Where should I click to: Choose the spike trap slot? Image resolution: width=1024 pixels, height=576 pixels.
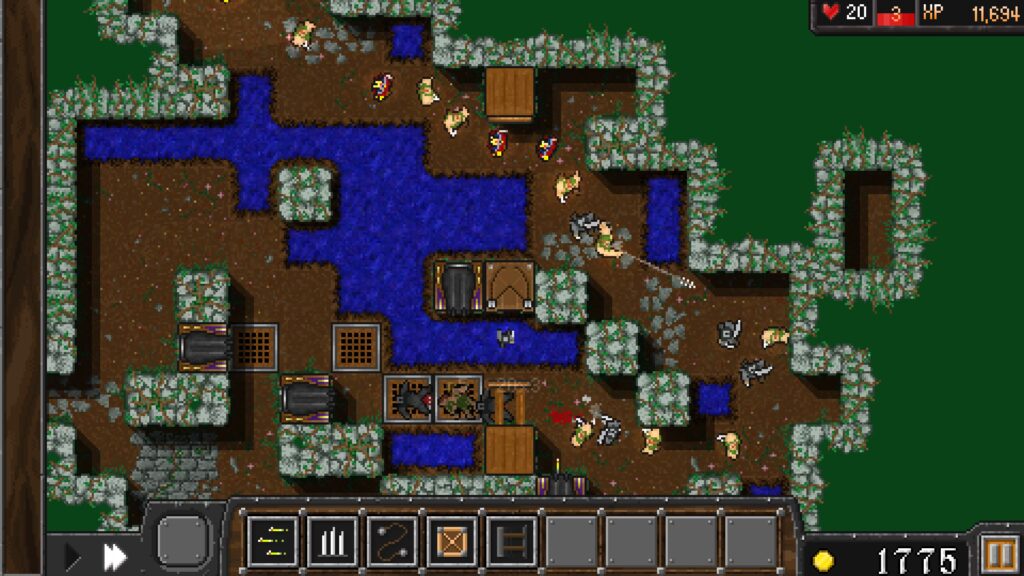coord(332,541)
